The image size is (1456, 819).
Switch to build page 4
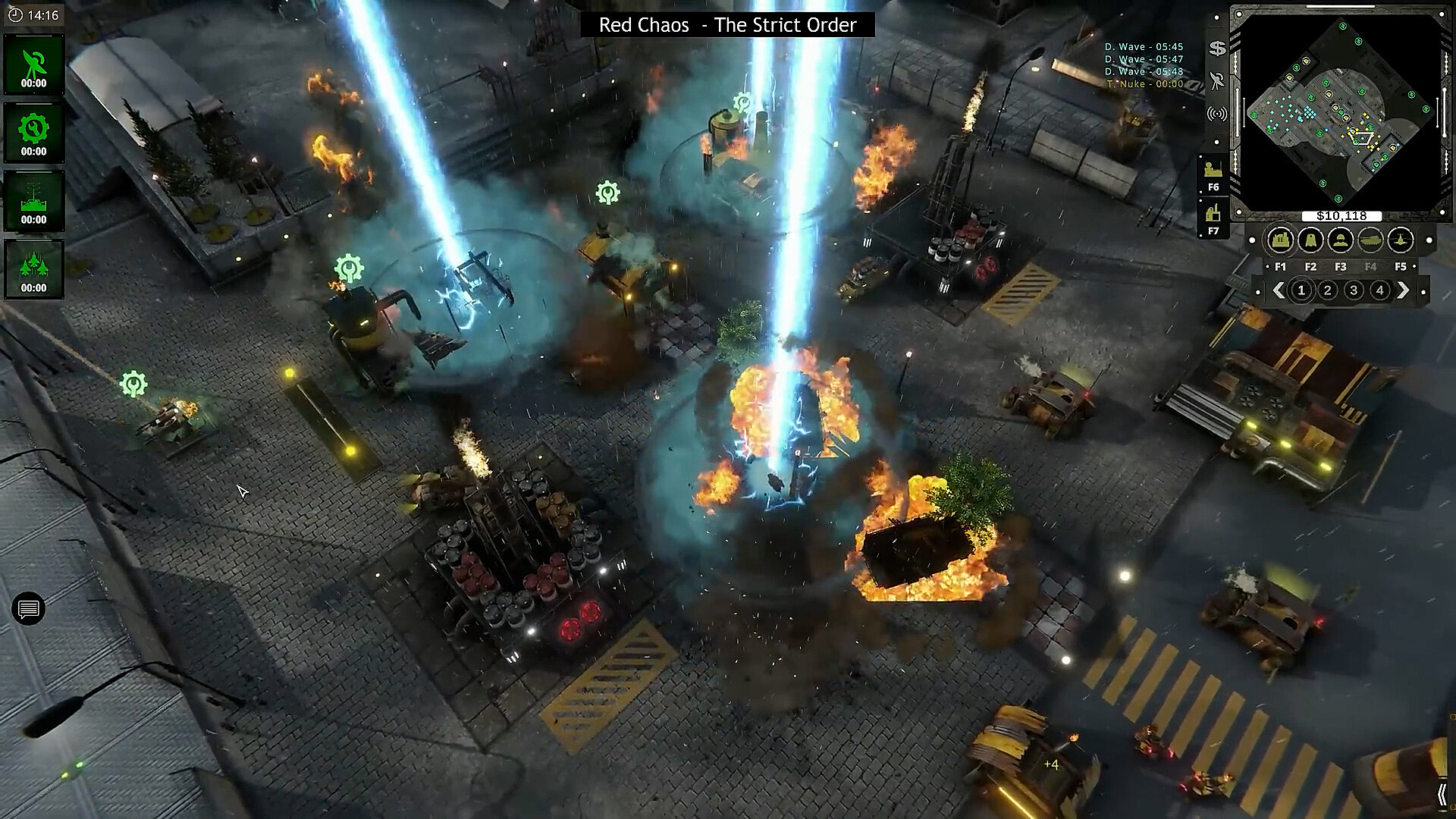point(1379,290)
